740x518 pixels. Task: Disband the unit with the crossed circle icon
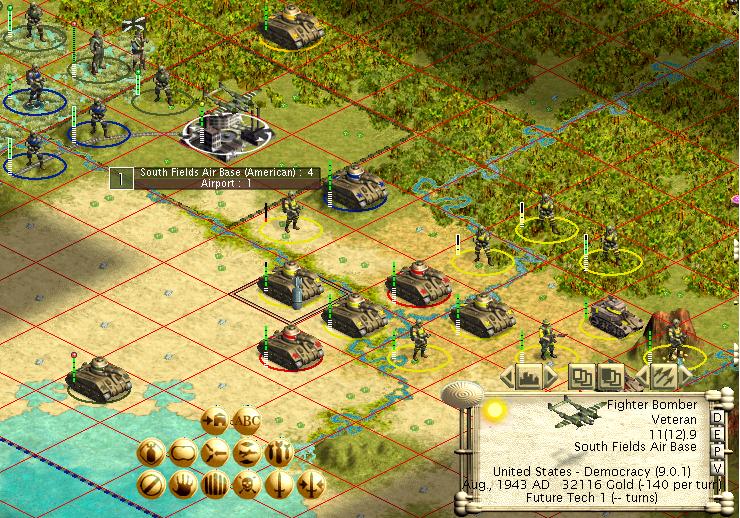point(150,486)
